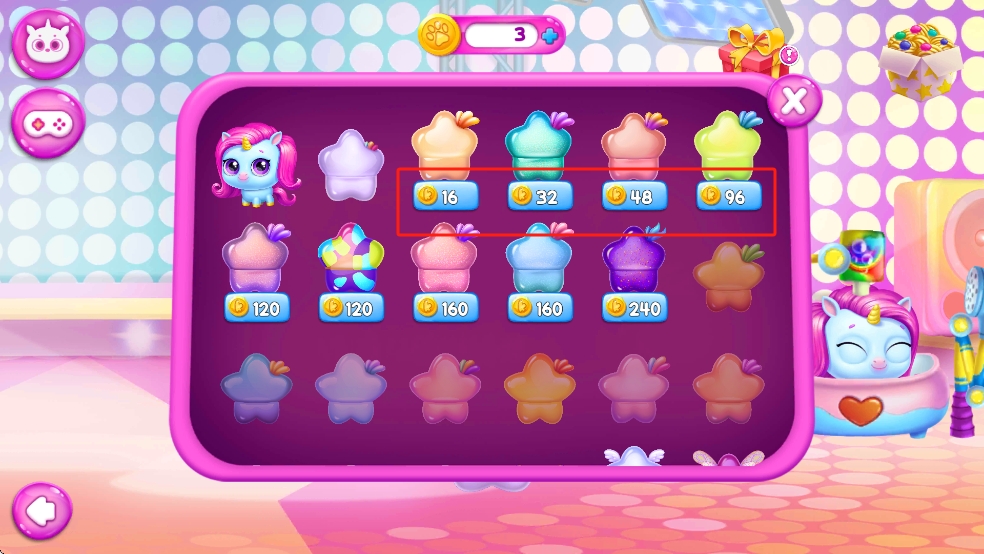This screenshot has height=554, width=984.
Task: Open the treasure box with gems
Action: [x=919, y=58]
